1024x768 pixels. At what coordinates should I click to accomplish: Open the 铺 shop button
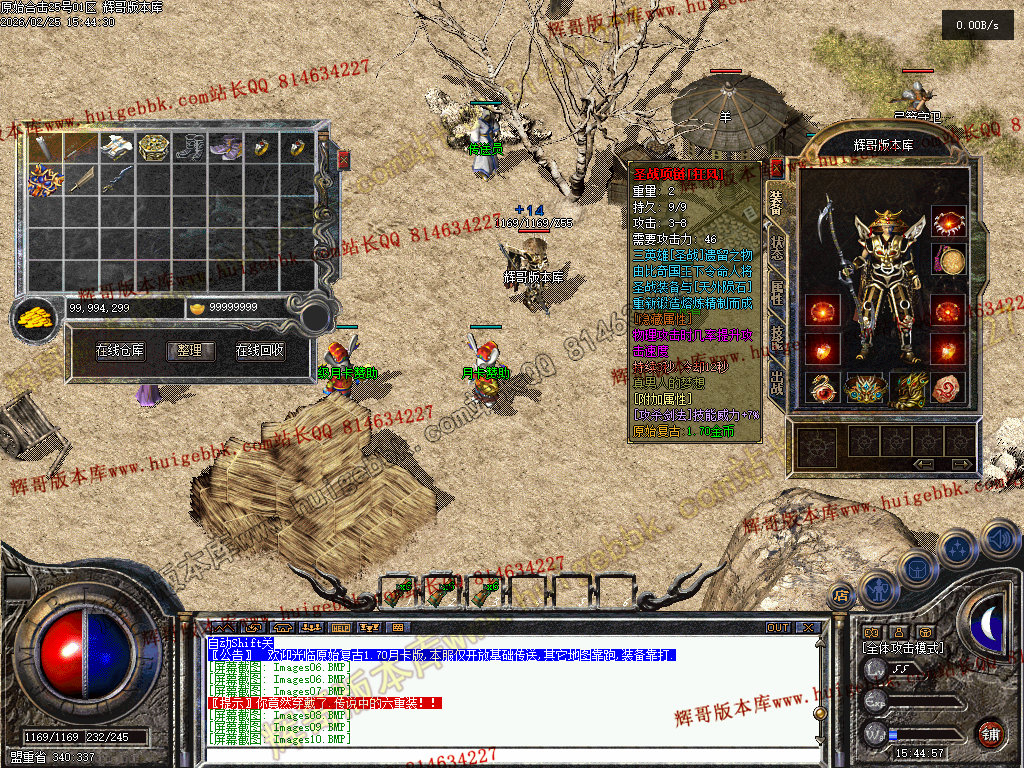click(x=989, y=732)
